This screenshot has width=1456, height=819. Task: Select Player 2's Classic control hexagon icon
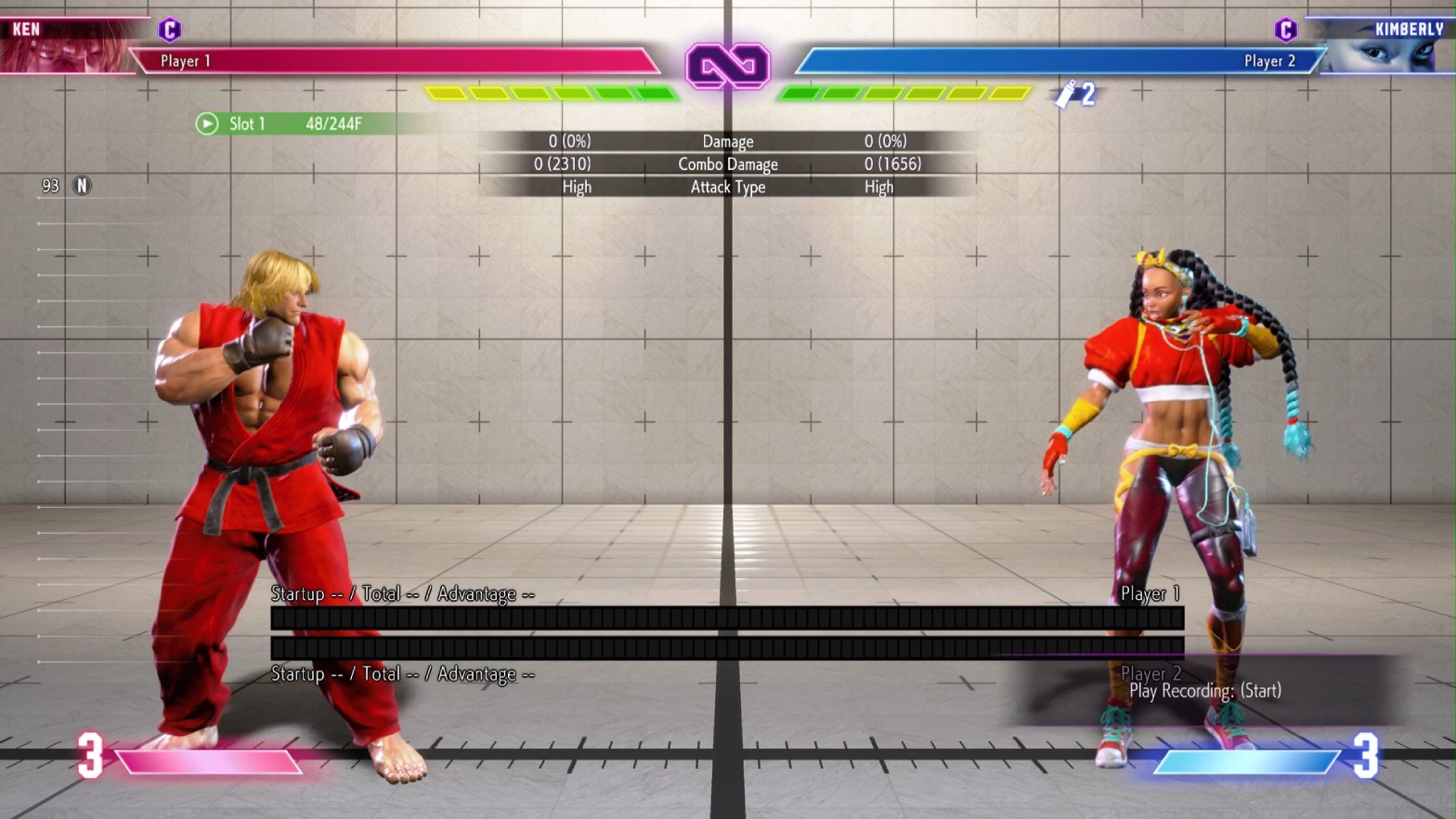click(1286, 31)
